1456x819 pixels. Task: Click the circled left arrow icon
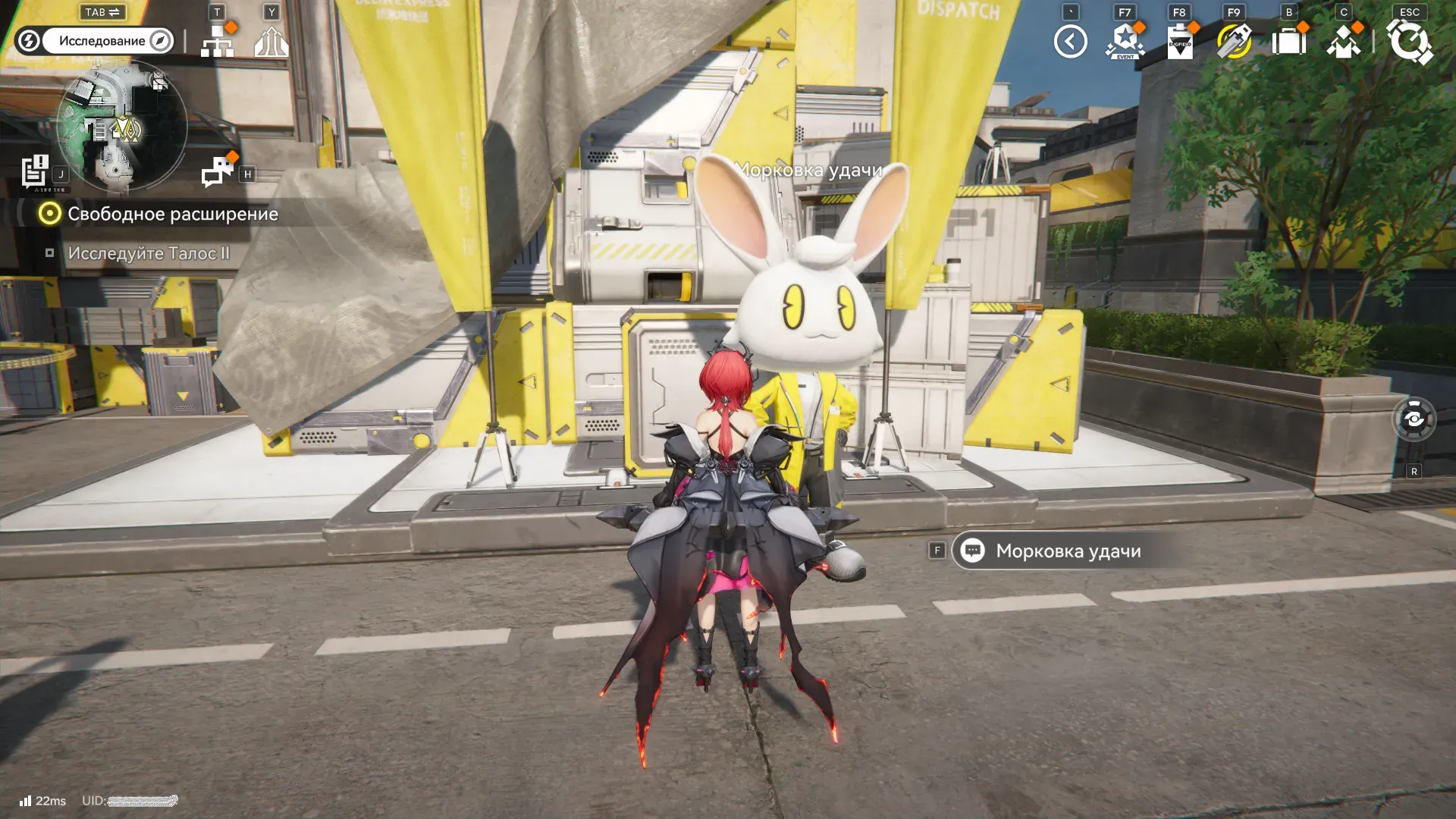tap(1070, 42)
